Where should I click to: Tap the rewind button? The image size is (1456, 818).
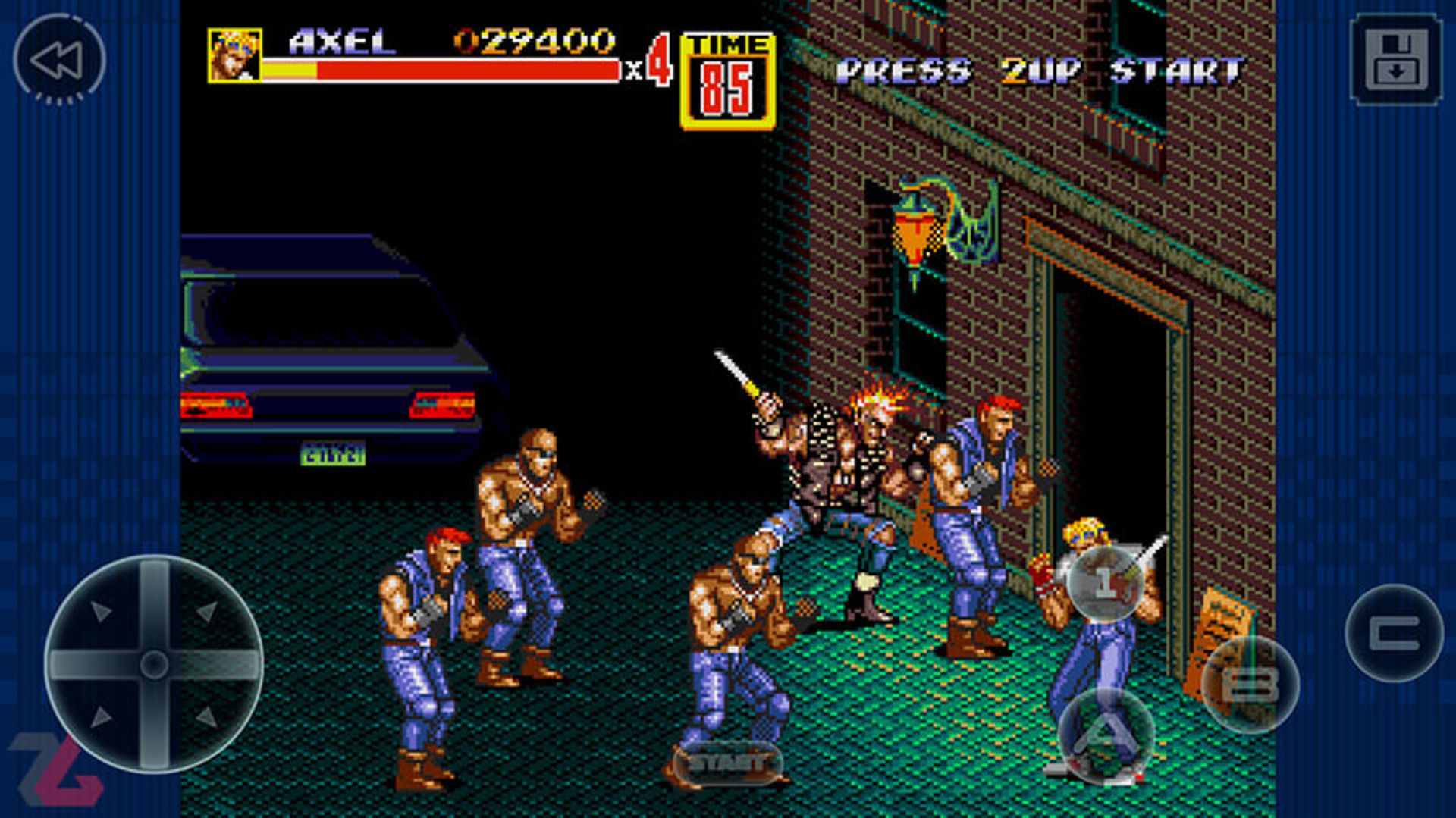coord(59,59)
